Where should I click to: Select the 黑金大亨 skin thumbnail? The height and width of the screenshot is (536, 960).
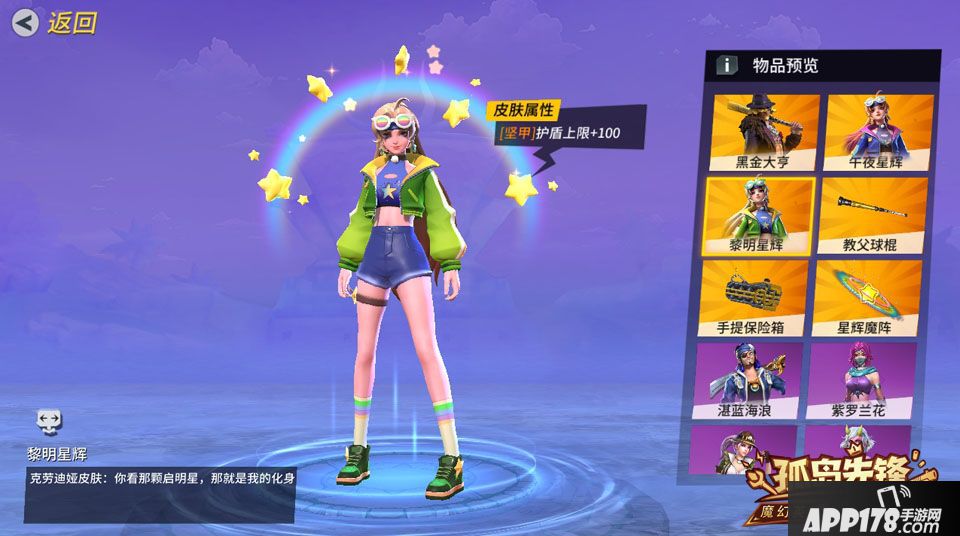[763, 132]
